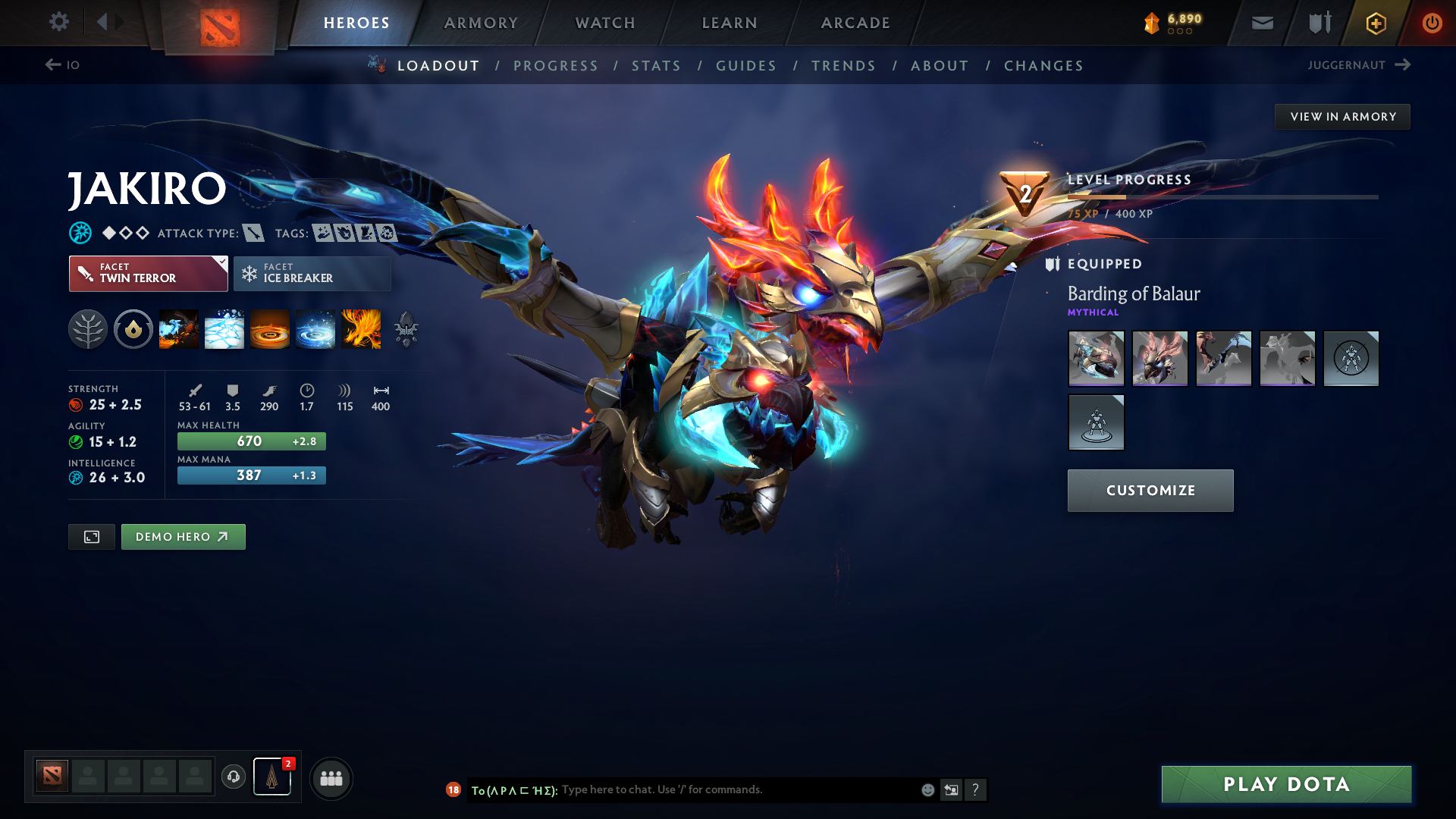View the Ice Path ability icon

[x=224, y=329]
